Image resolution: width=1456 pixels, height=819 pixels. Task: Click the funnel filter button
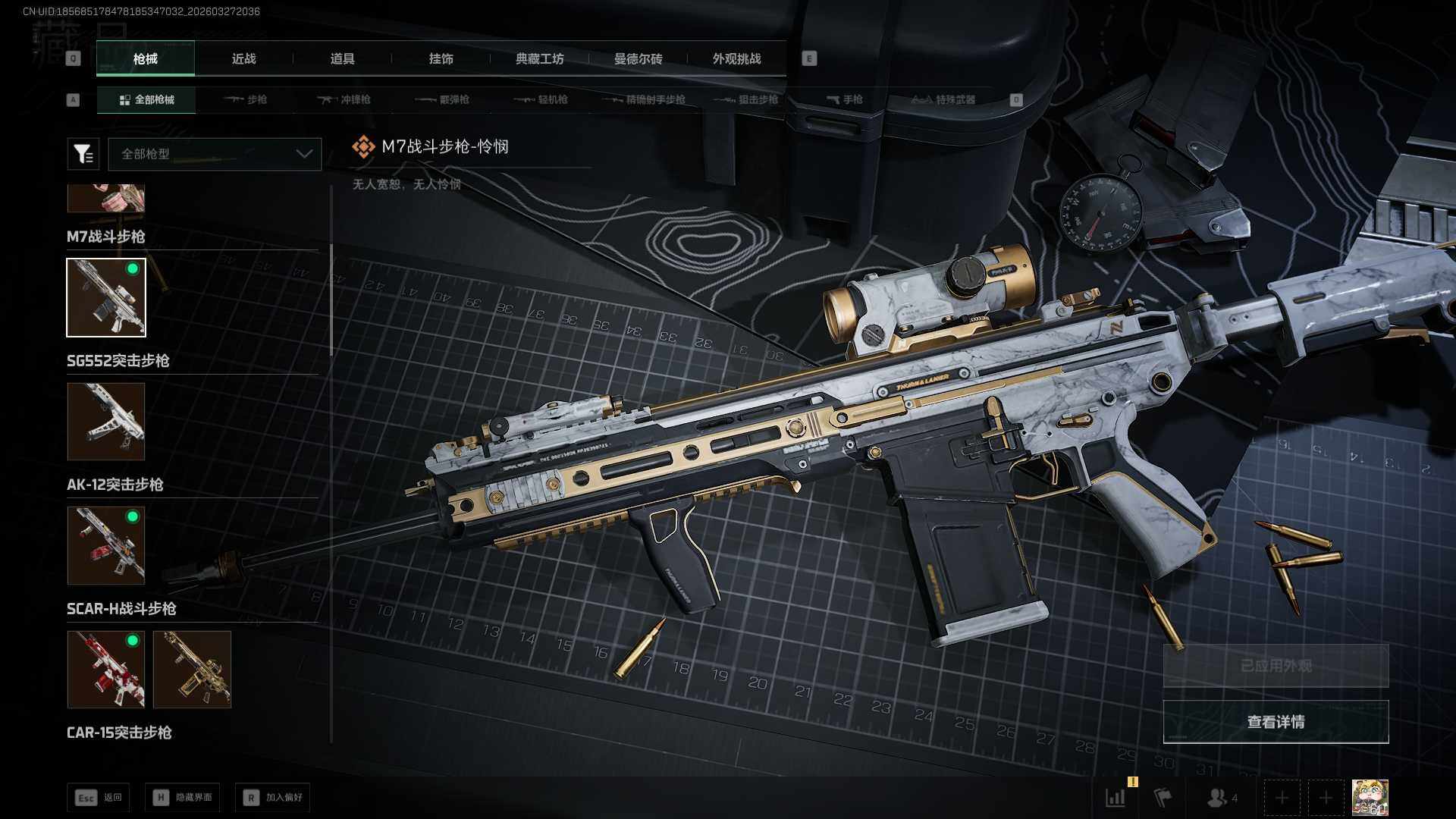pyautogui.click(x=83, y=154)
